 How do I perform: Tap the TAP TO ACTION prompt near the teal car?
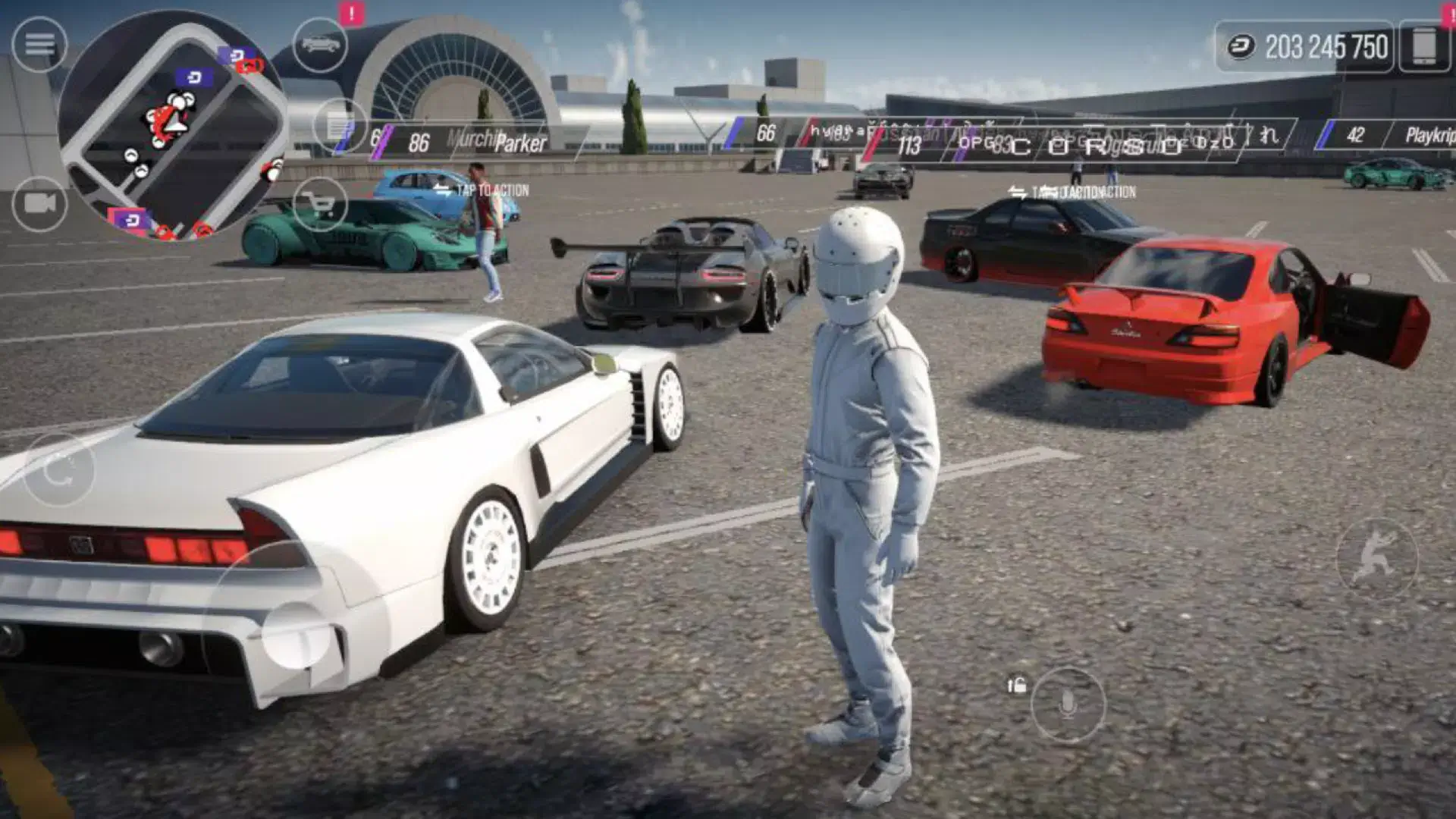[x=494, y=188]
